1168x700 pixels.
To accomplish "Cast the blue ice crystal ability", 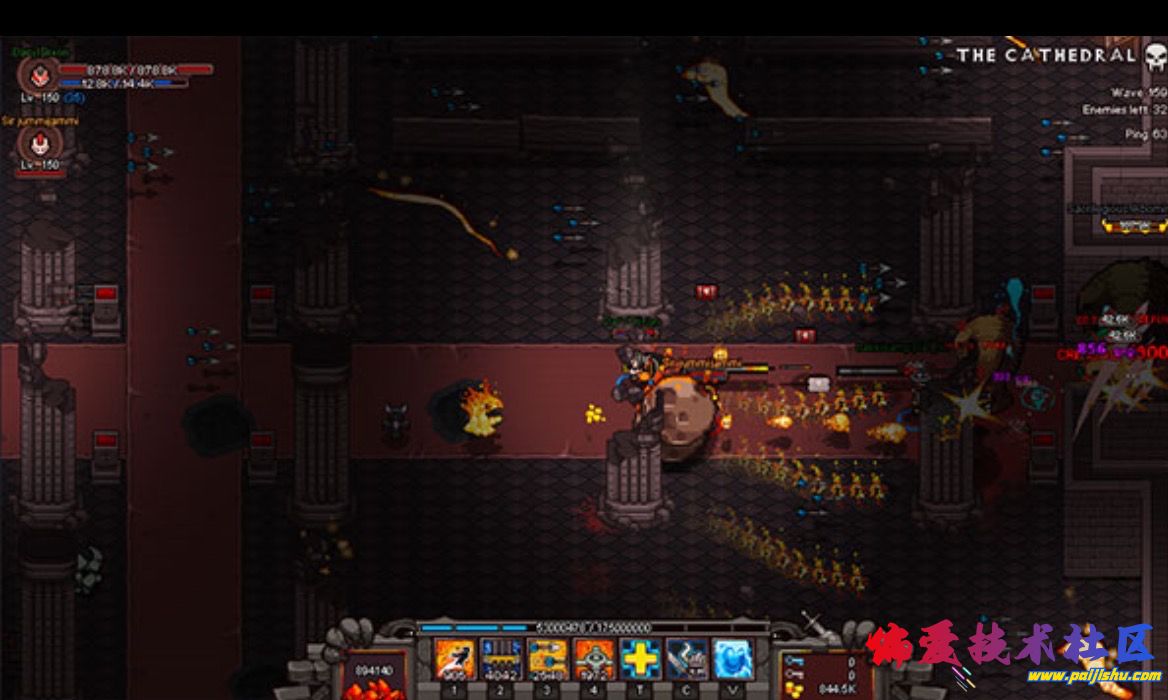I will click(x=733, y=658).
